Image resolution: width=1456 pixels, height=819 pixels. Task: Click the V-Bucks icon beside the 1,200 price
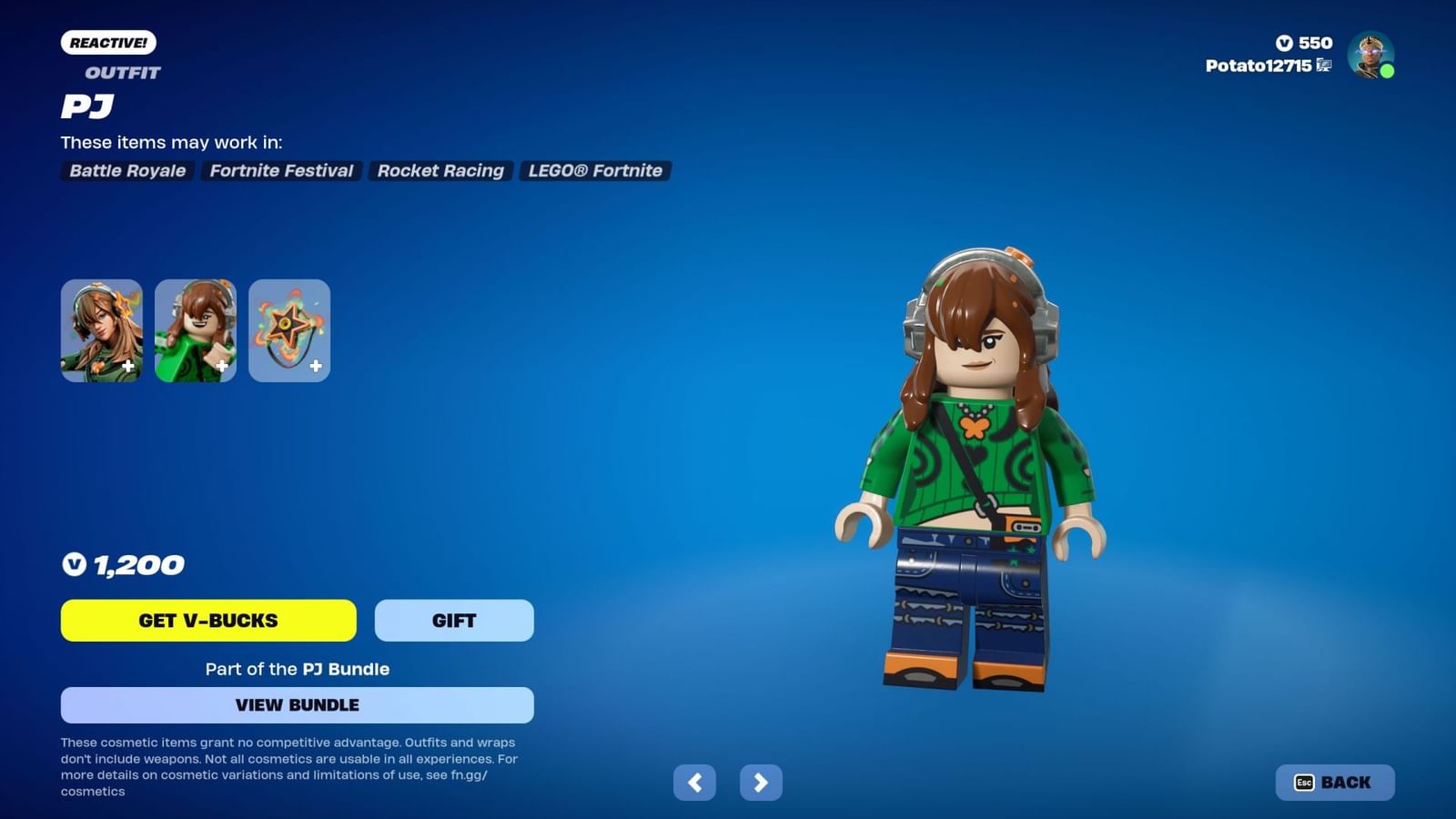(x=76, y=564)
